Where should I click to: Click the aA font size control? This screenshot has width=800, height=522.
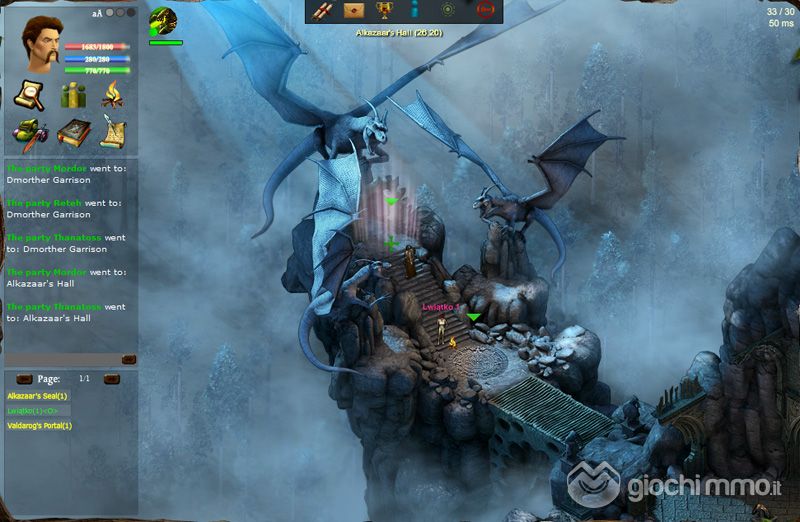pyautogui.click(x=96, y=13)
